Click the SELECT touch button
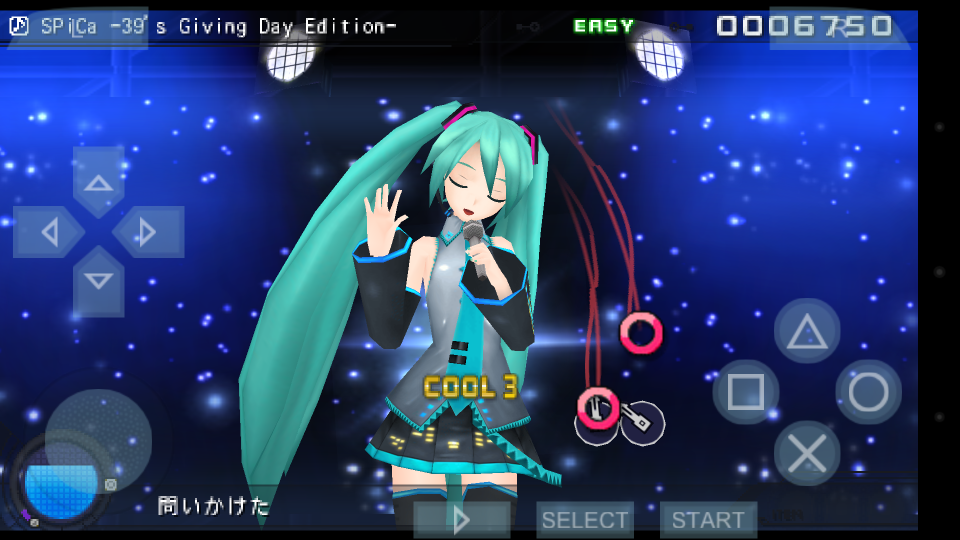 585,520
